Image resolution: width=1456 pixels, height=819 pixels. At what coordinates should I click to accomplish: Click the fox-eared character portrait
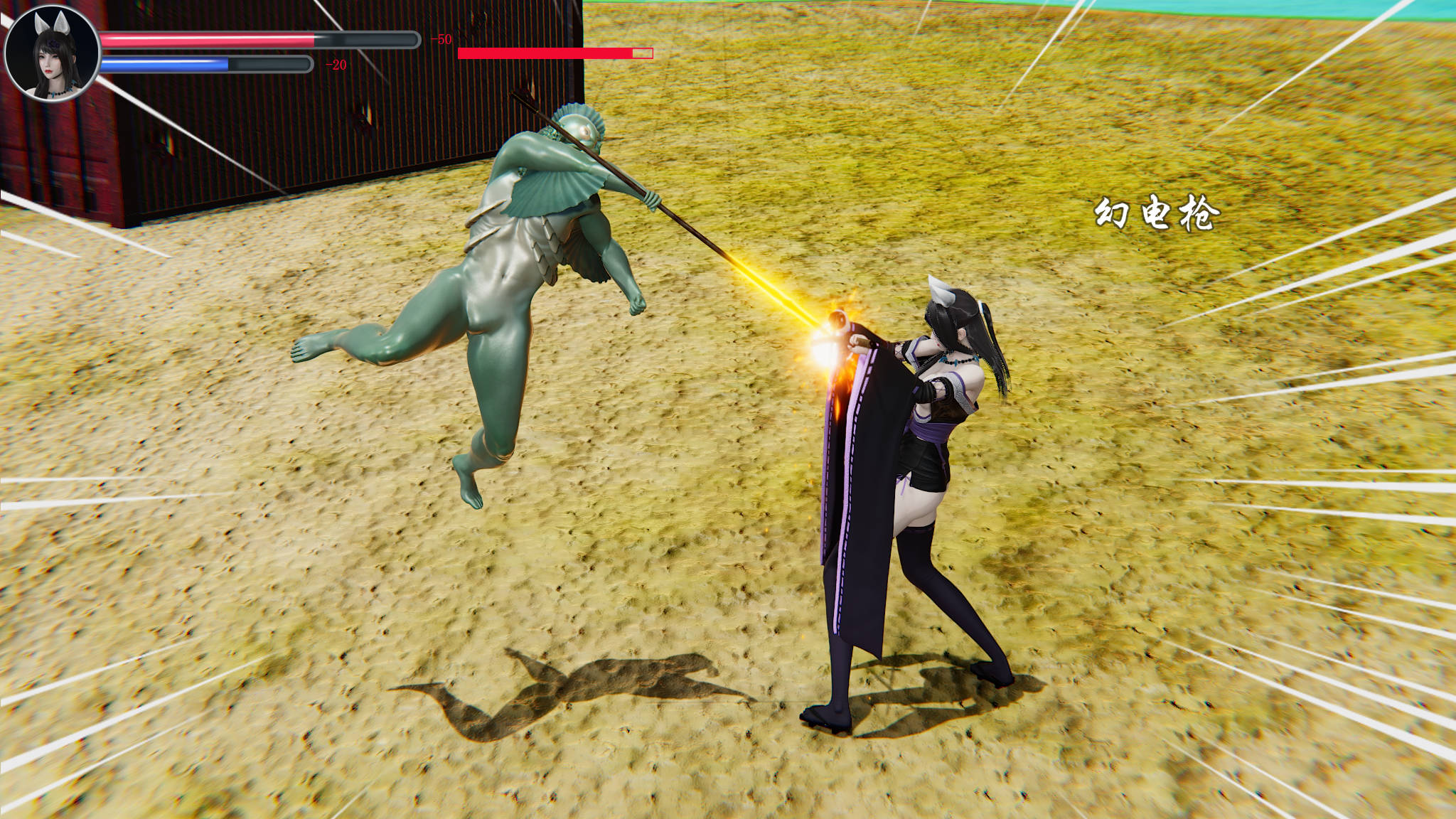[x=52, y=53]
